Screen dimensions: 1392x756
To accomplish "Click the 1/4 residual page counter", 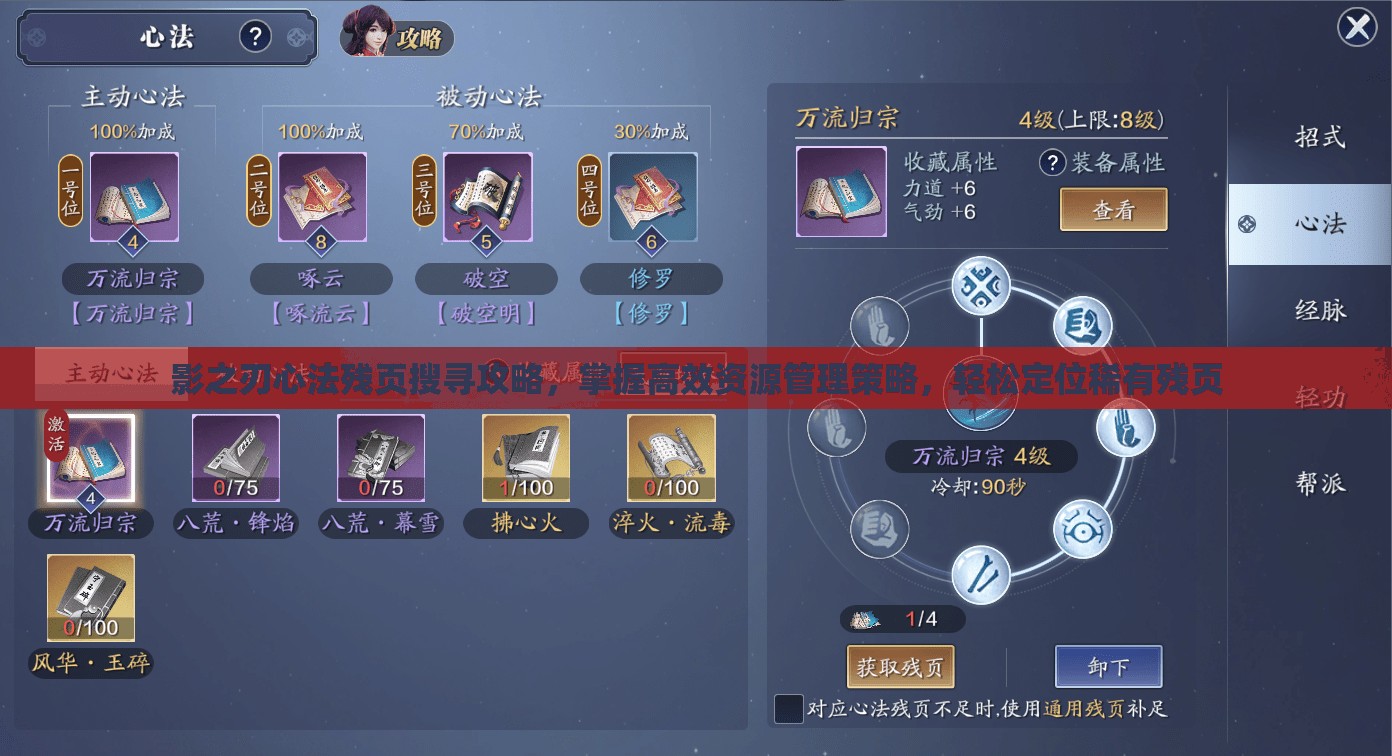I will pyautogui.click(x=901, y=619).
